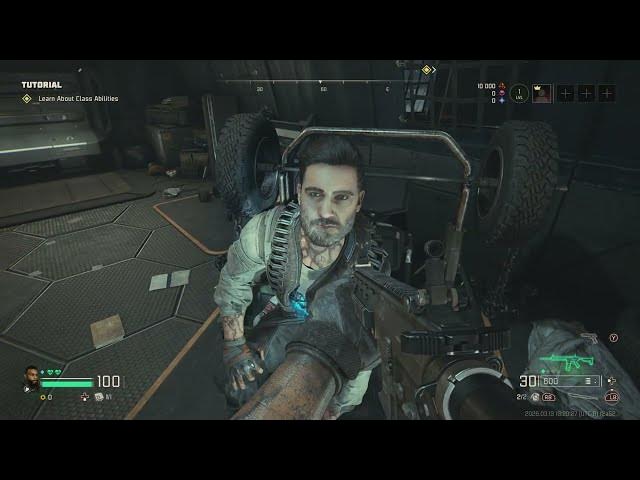Select the crowned squad member portrait
The width and height of the screenshot is (640, 480).
[543, 93]
